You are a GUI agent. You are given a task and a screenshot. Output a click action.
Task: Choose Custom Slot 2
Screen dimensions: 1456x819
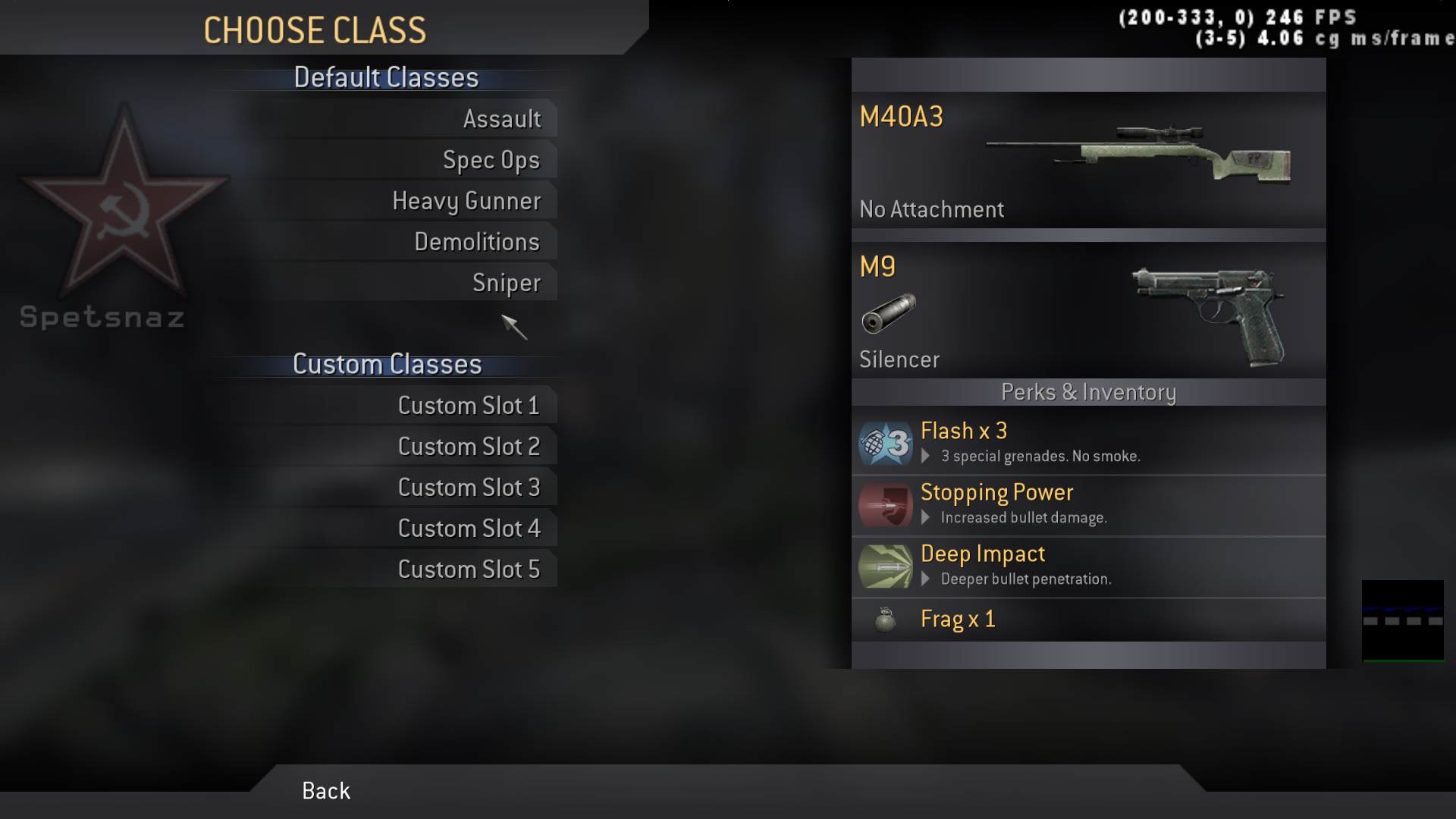[x=469, y=447]
